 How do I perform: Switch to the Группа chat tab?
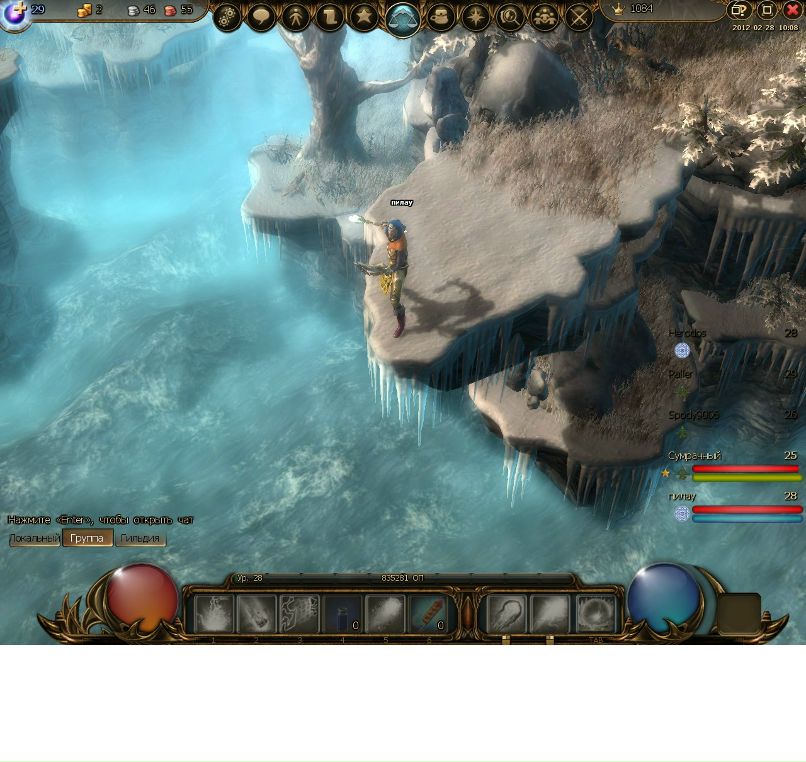point(87,539)
